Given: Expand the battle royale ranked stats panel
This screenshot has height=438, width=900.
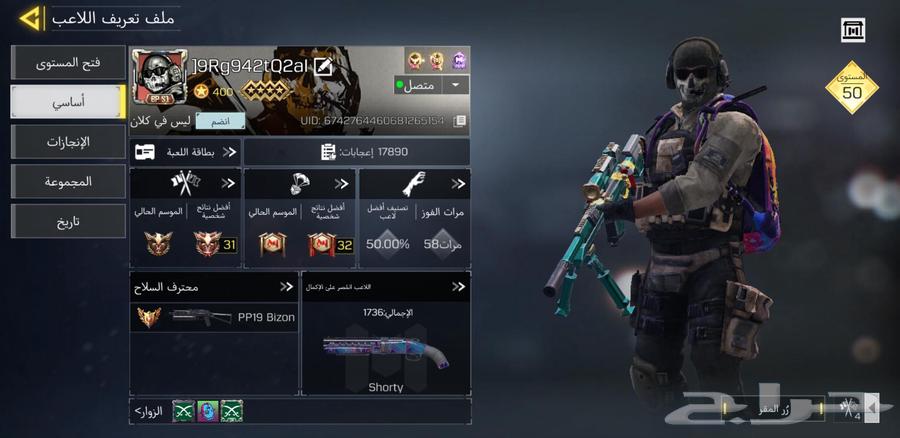Looking at the screenshot, I should 300,218.
